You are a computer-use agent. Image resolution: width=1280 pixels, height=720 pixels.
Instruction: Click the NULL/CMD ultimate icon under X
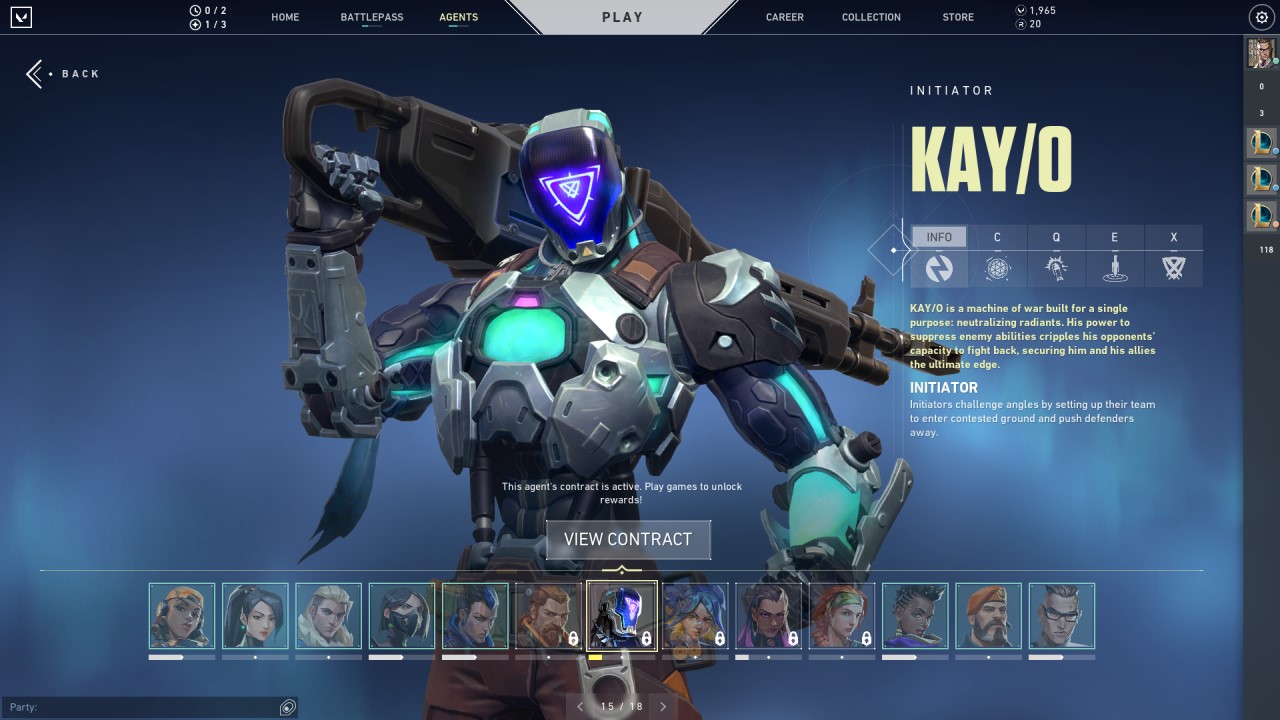click(1173, 268)
